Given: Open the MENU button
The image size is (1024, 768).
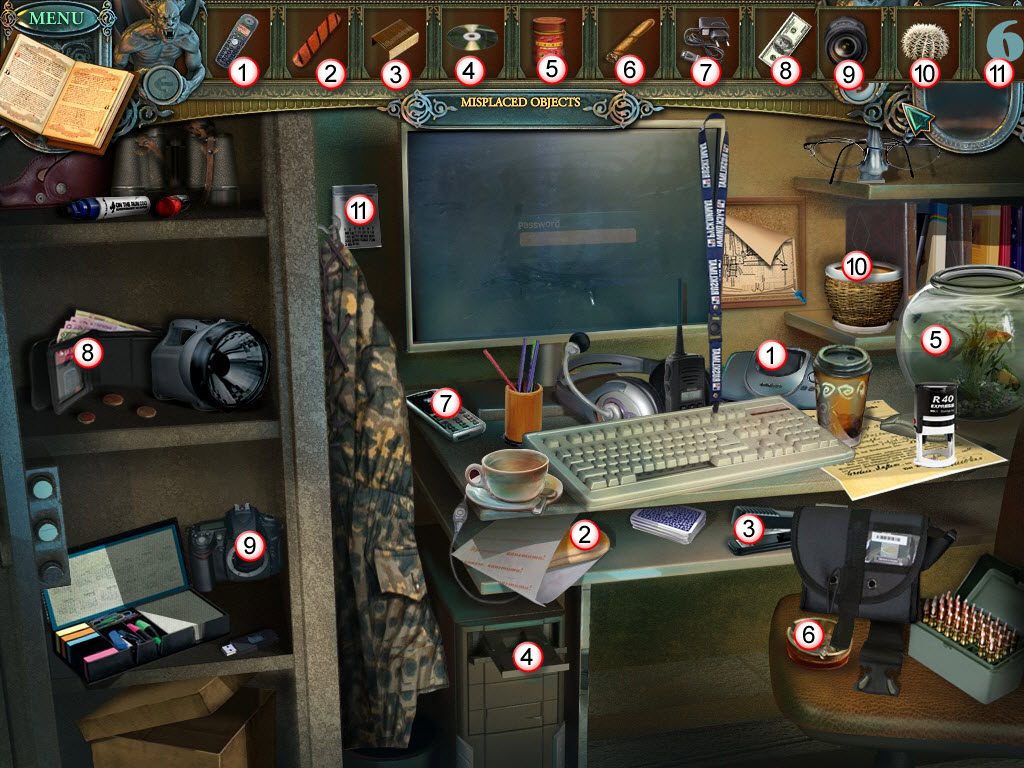Looking at the screenshot, I should pos(49,17).
